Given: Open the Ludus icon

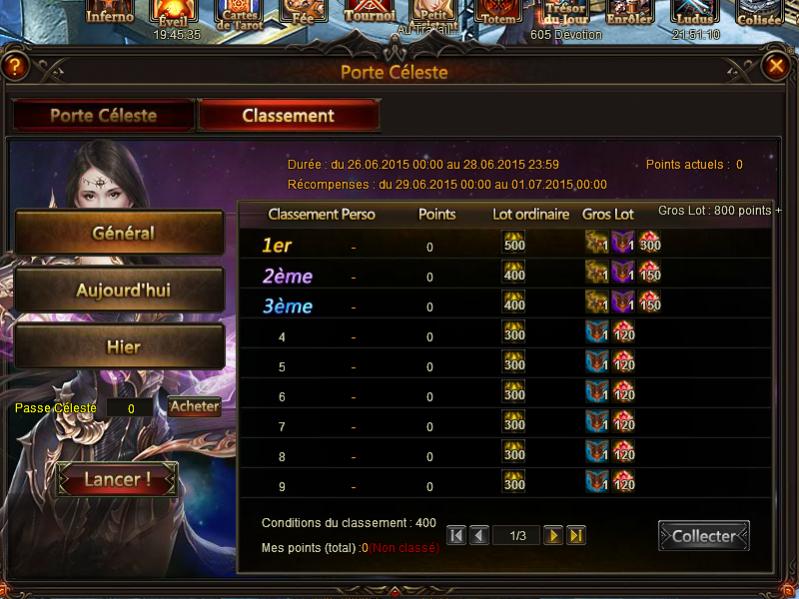Looking at the screenshot, I should click(x=695, y=14).
